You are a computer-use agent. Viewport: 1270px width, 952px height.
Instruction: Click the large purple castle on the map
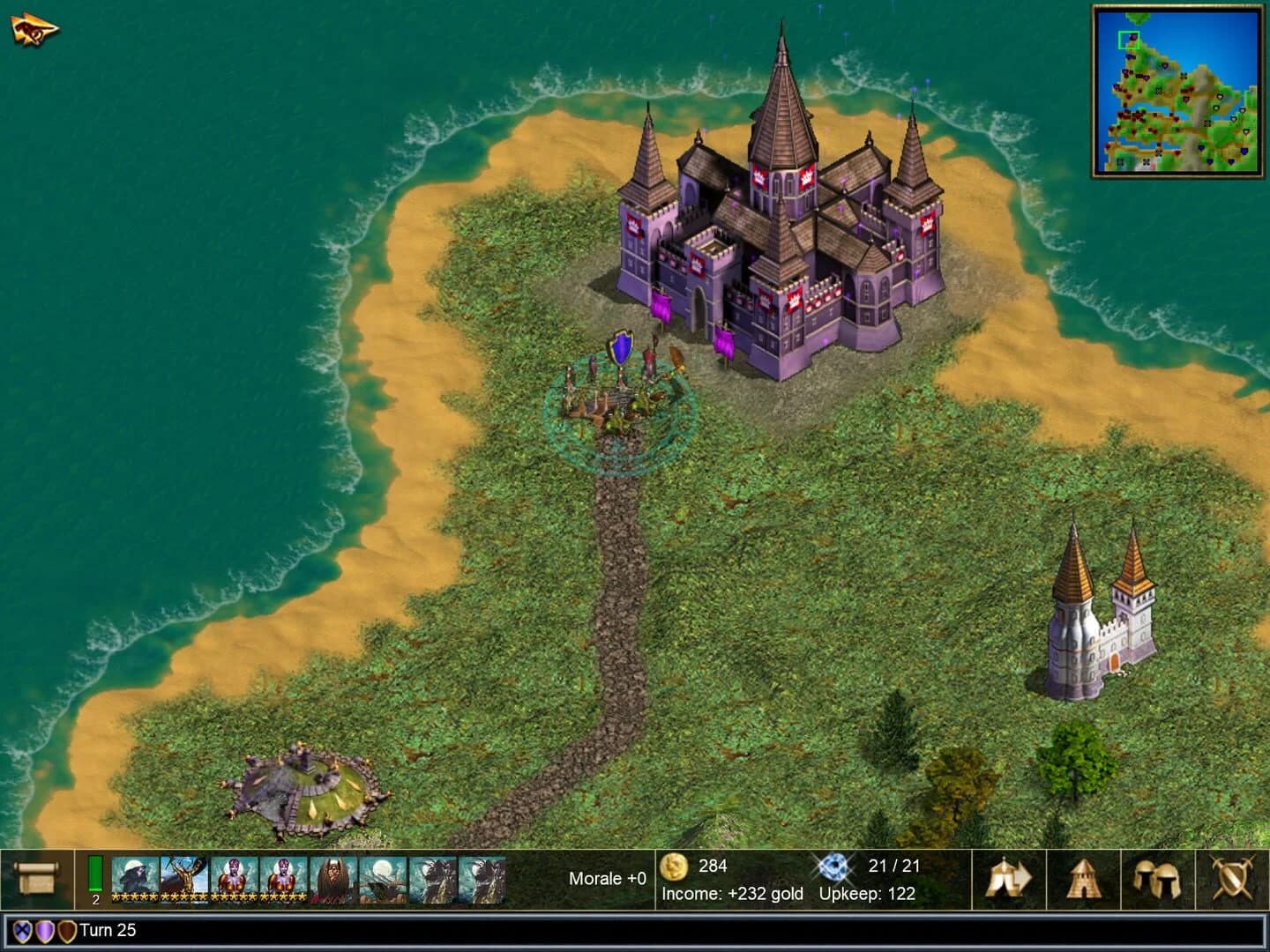(776, 220)
